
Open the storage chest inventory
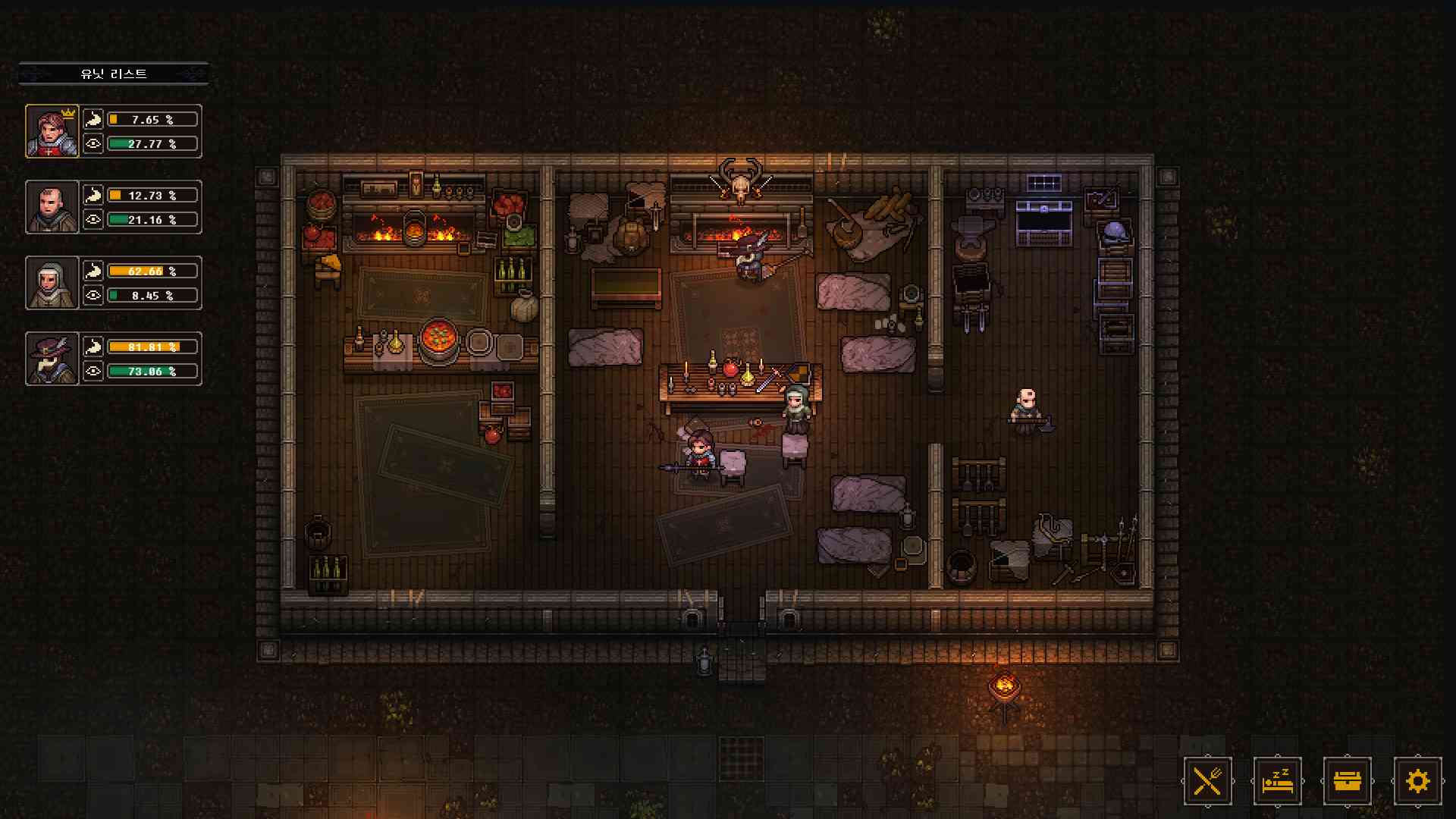1348,780
